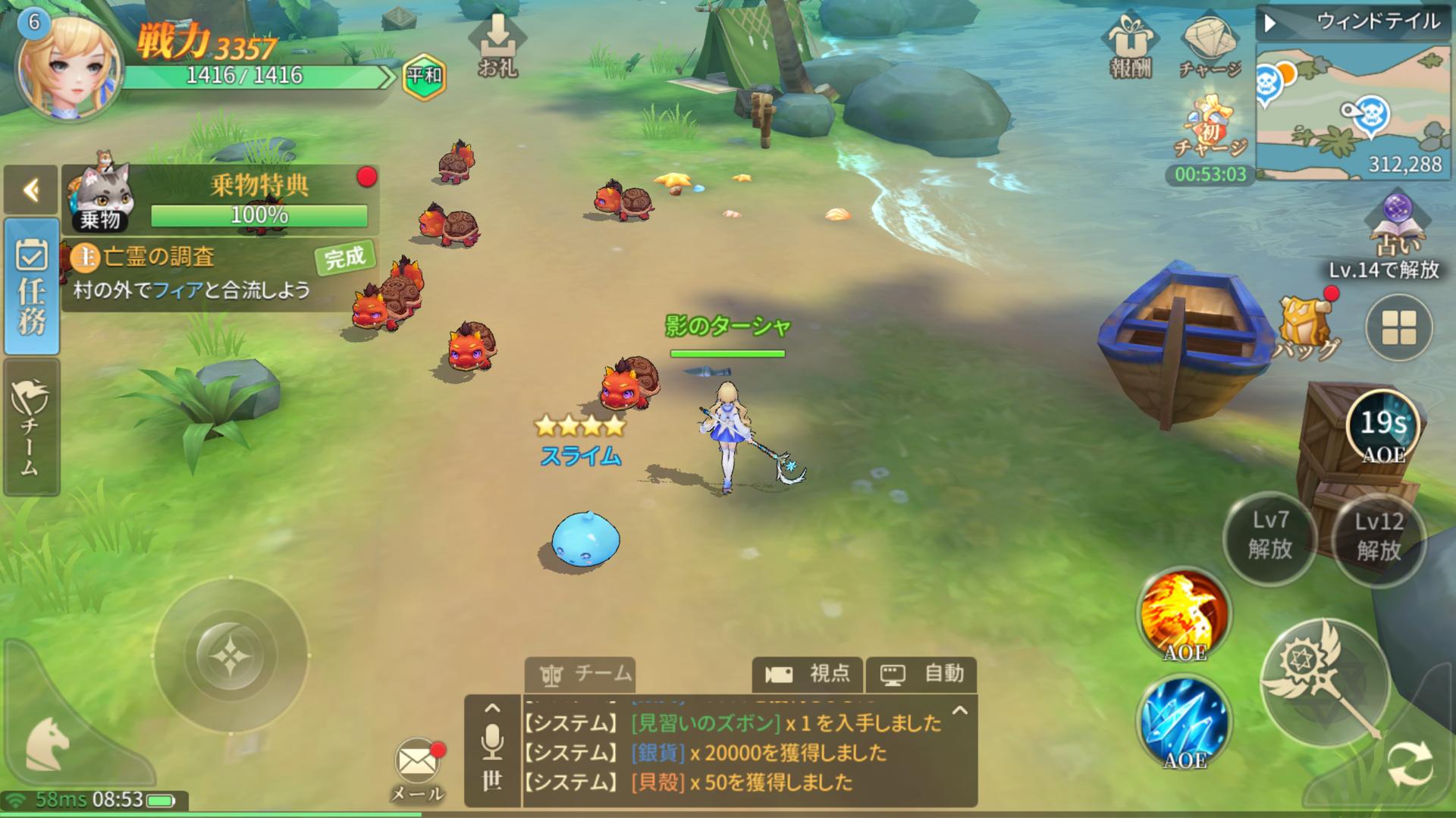Open the 乗物特典 mount bonus panel
The image size is (1456, 818).
220,197
